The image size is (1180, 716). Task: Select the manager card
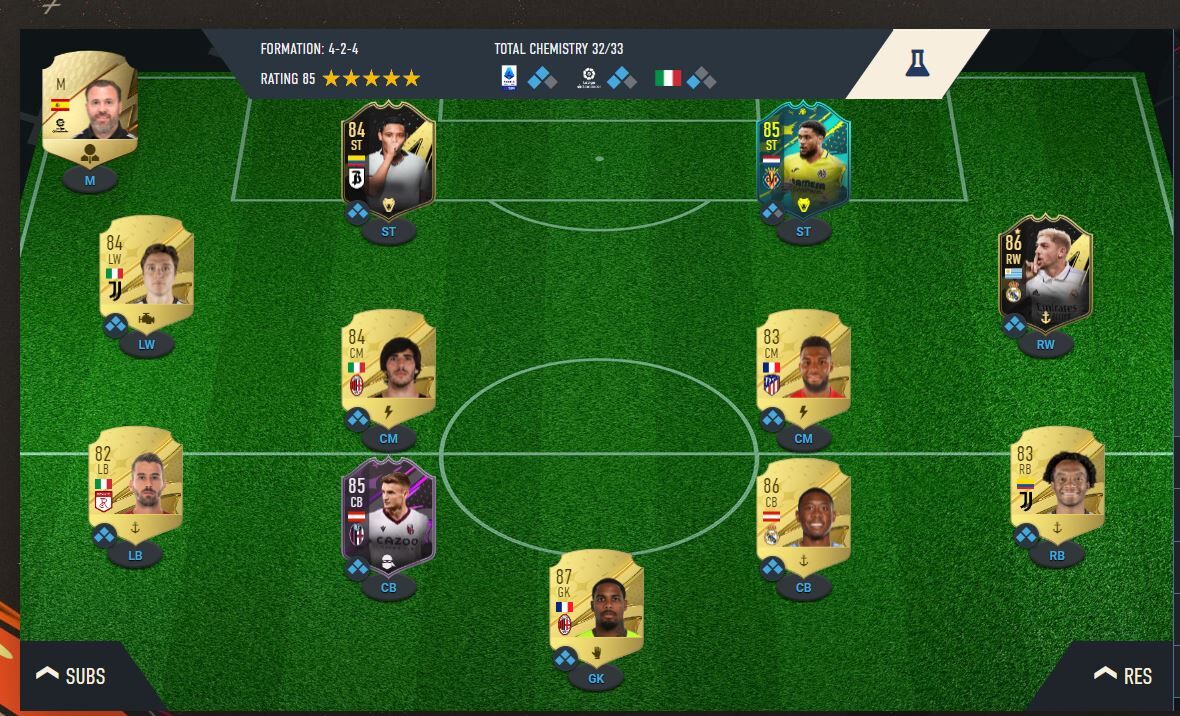(x=90, y=104)
